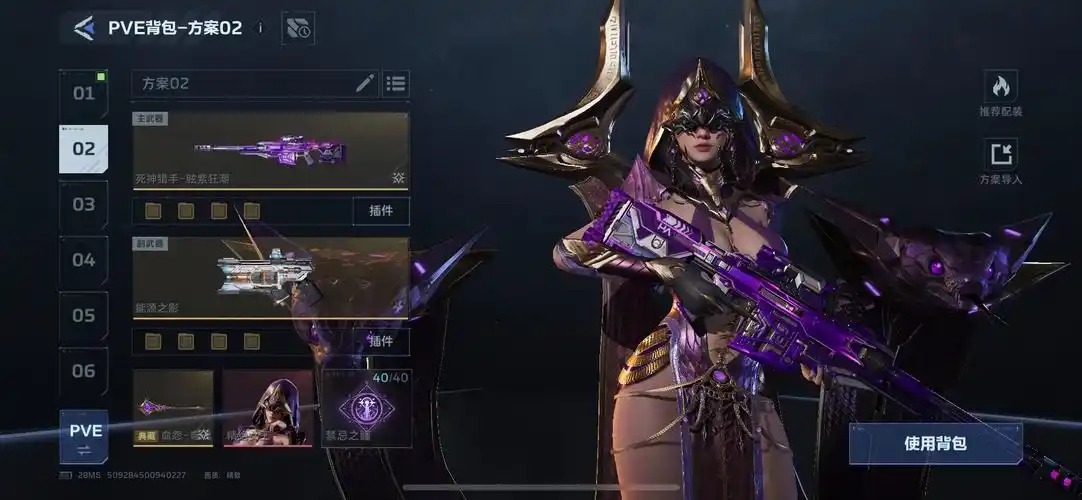This screenshot has height=500, width=1082.
Task: Choose loadout tab 04
Action: [x=84, y=260]
